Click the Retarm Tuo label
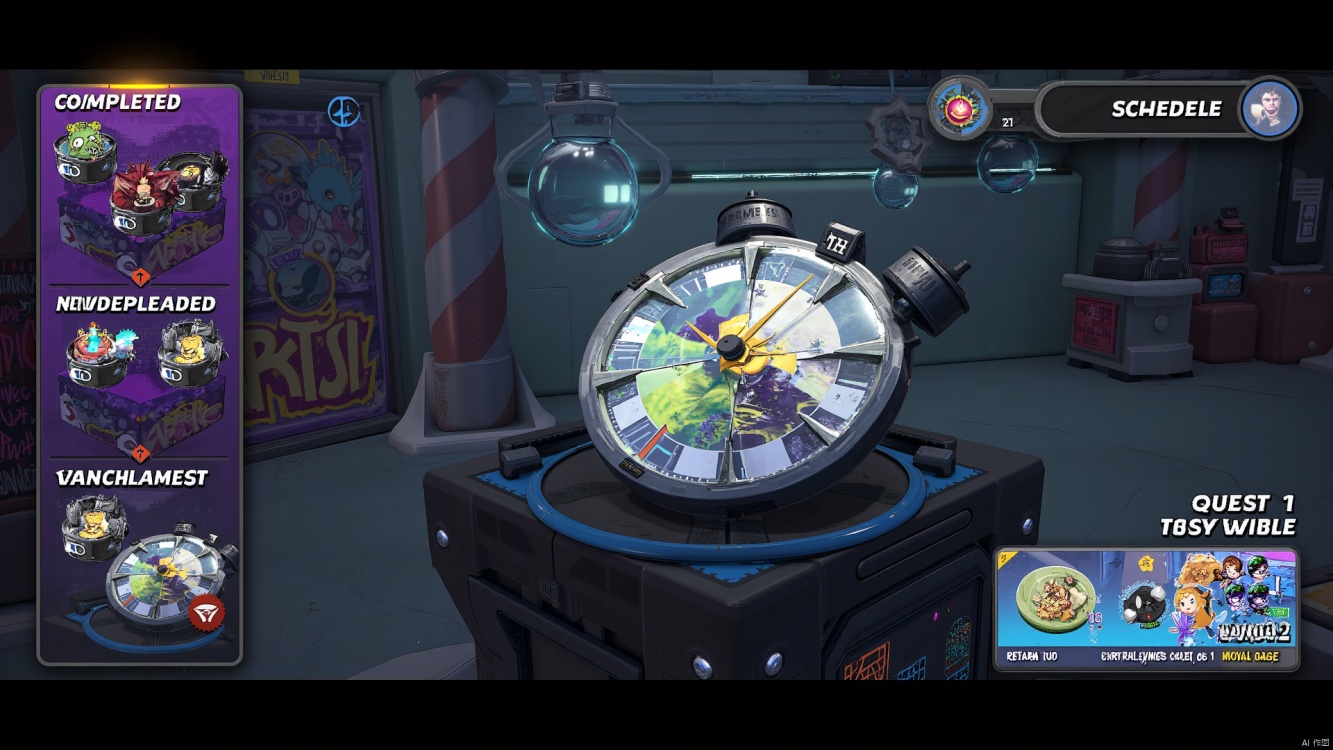Image resolution: width=1333 pixels, height=750 pixels. point(1032,657)
